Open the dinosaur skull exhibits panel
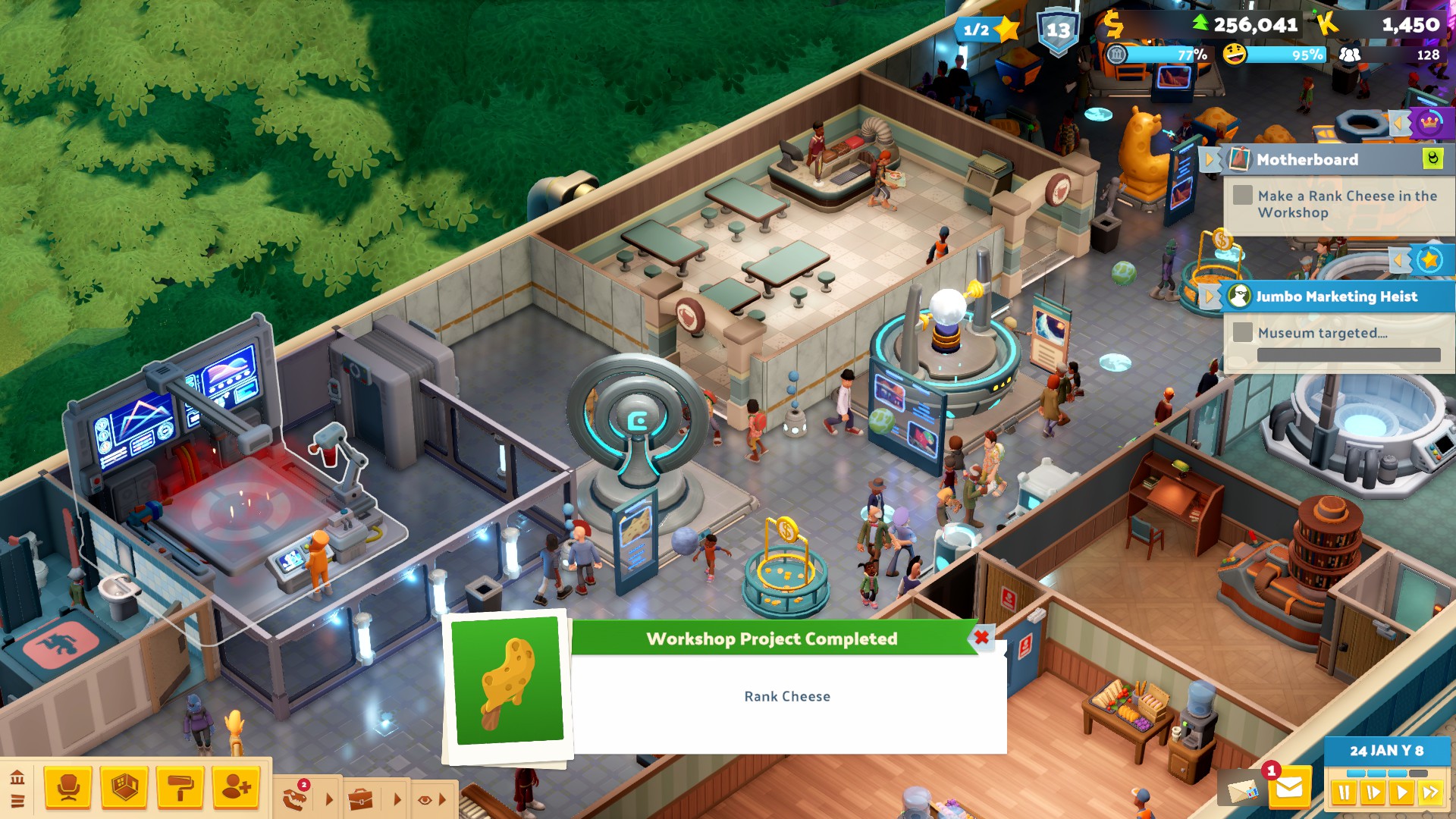 [x=296, y=797]
